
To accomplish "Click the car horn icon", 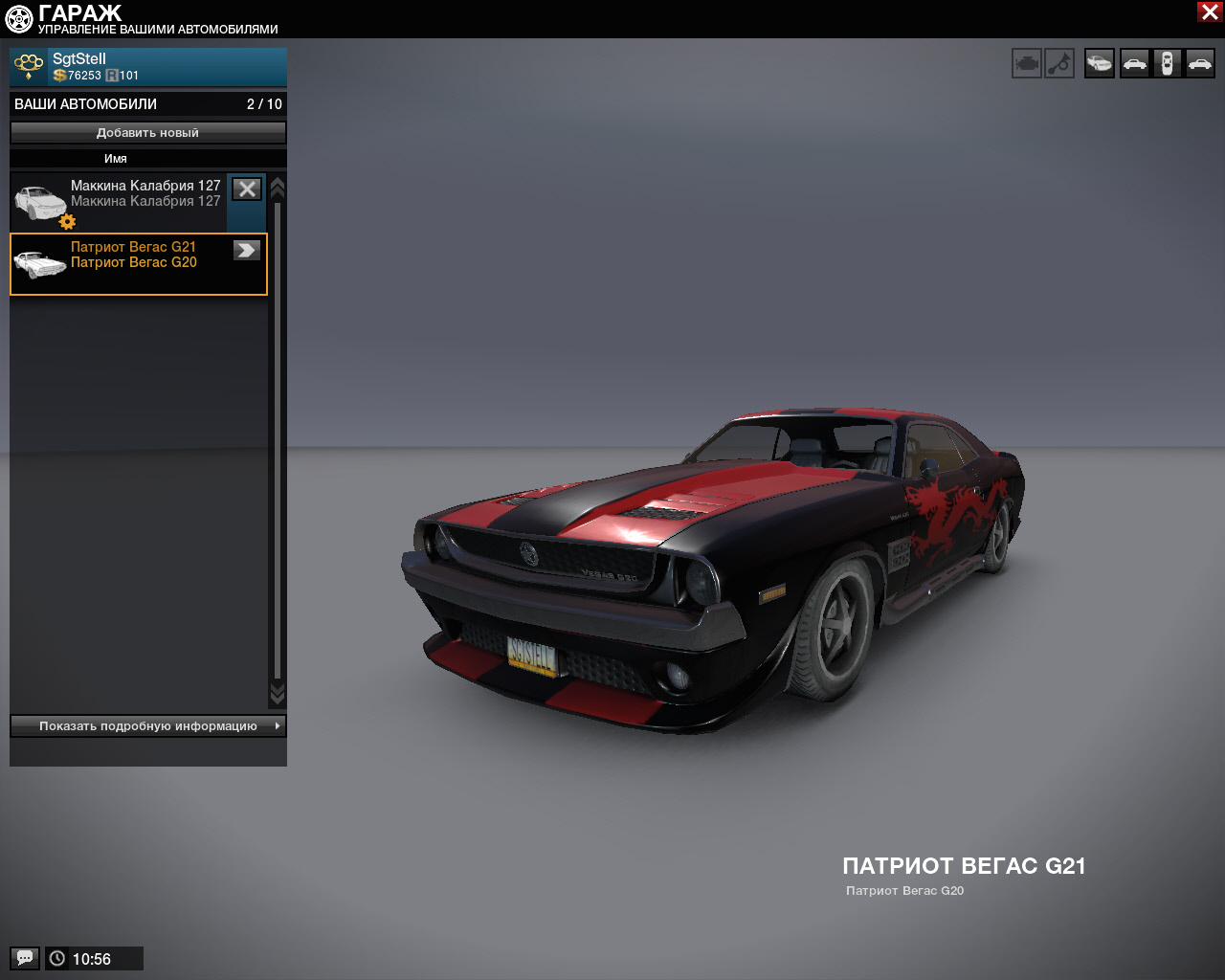I will coord(1059,64).
